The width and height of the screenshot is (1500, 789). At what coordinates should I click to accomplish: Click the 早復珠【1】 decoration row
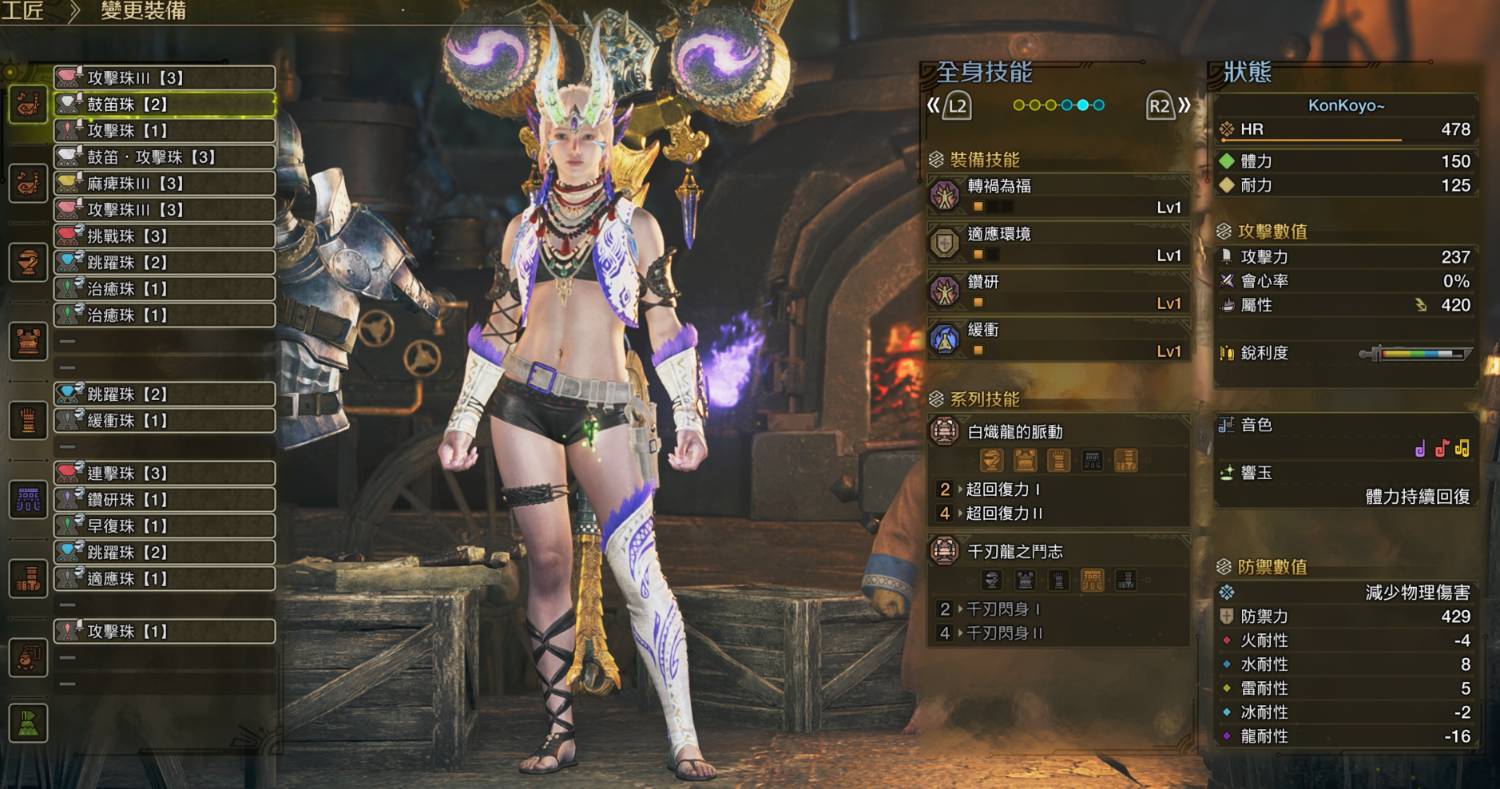point(164,525)
